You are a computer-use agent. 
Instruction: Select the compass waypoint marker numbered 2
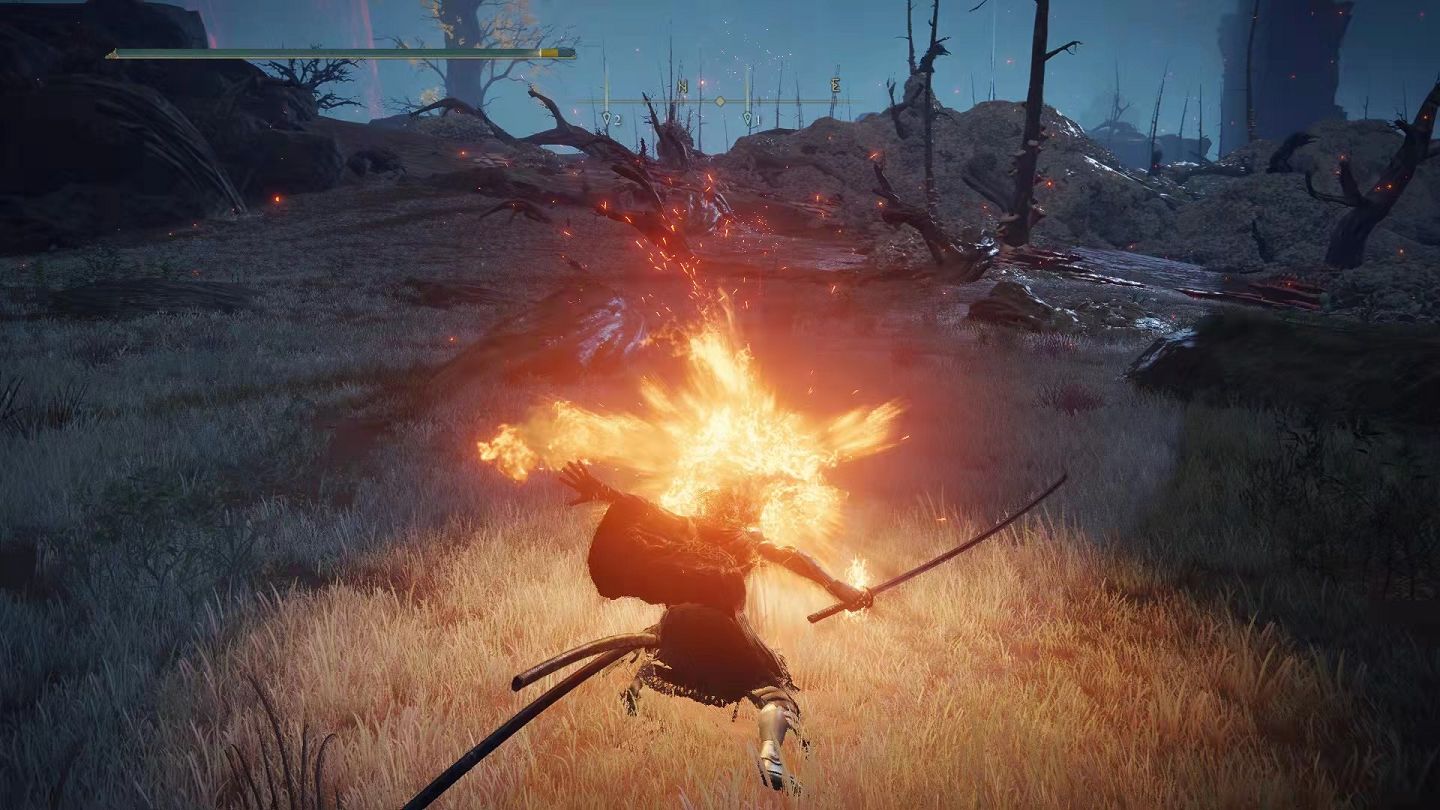click(x=607, y=119)
